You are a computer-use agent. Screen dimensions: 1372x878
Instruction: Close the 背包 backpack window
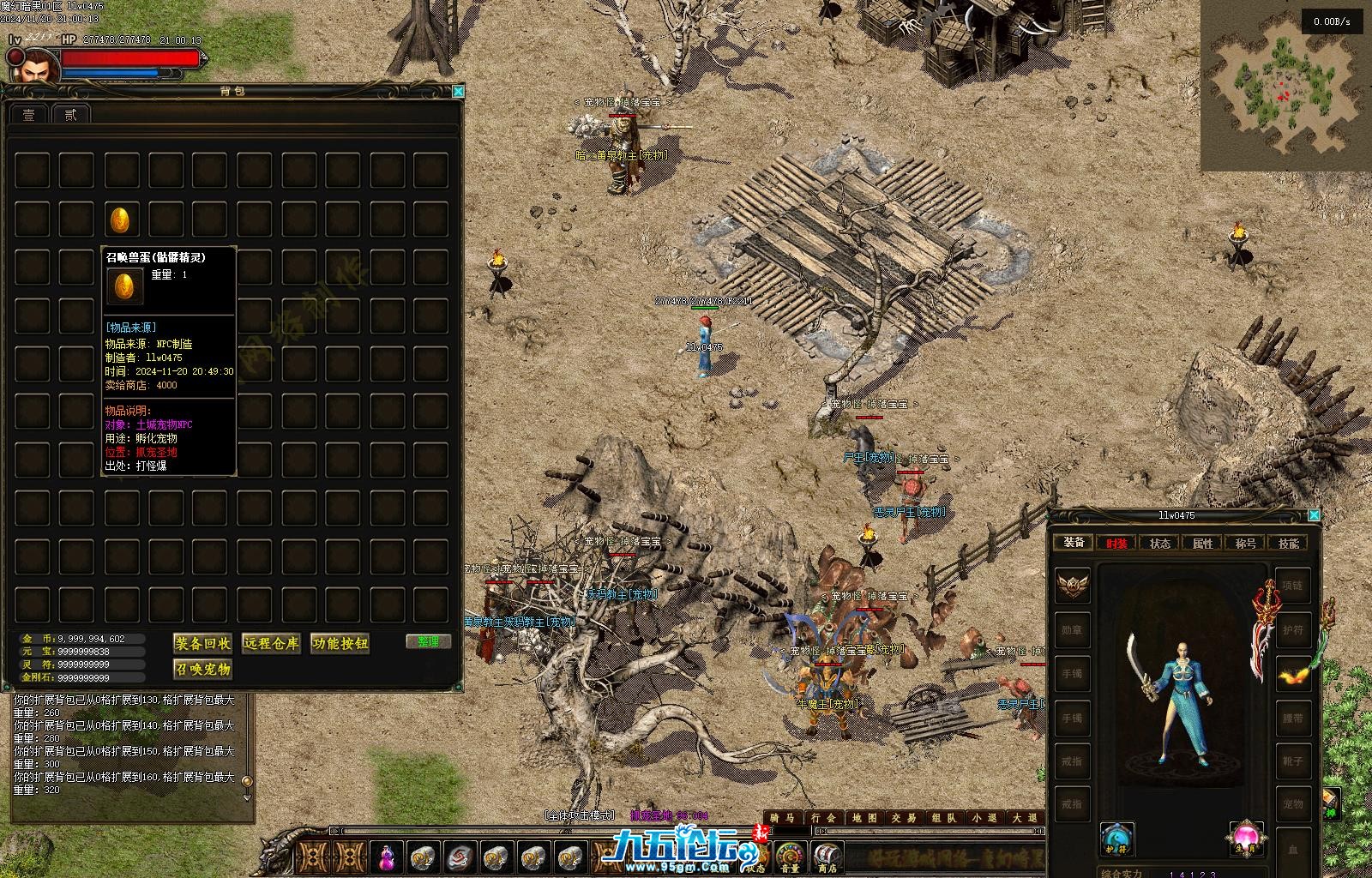pos(458,91)
